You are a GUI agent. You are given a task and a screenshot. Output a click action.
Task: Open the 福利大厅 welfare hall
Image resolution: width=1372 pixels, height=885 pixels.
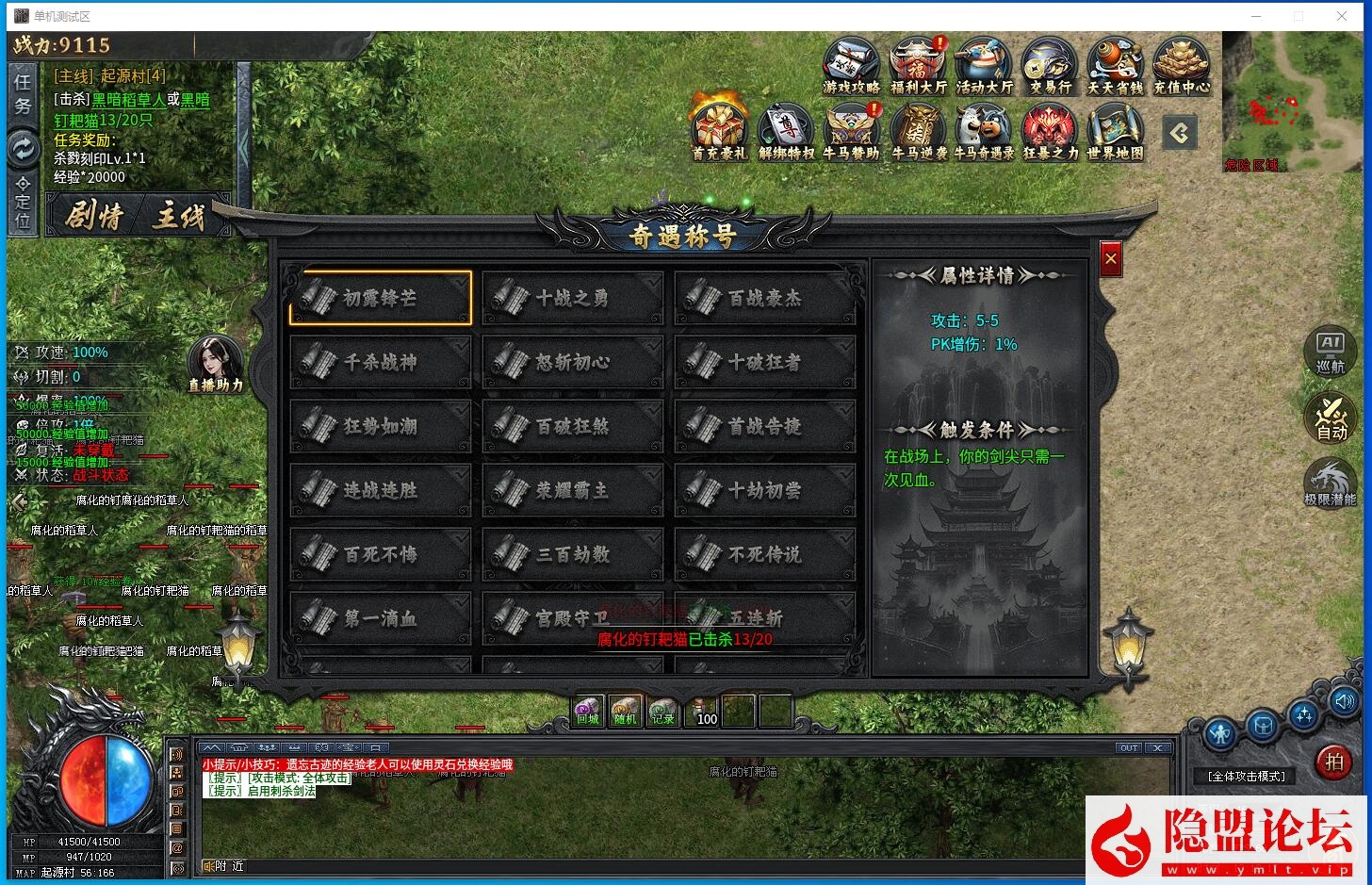[x=918, y=66]
